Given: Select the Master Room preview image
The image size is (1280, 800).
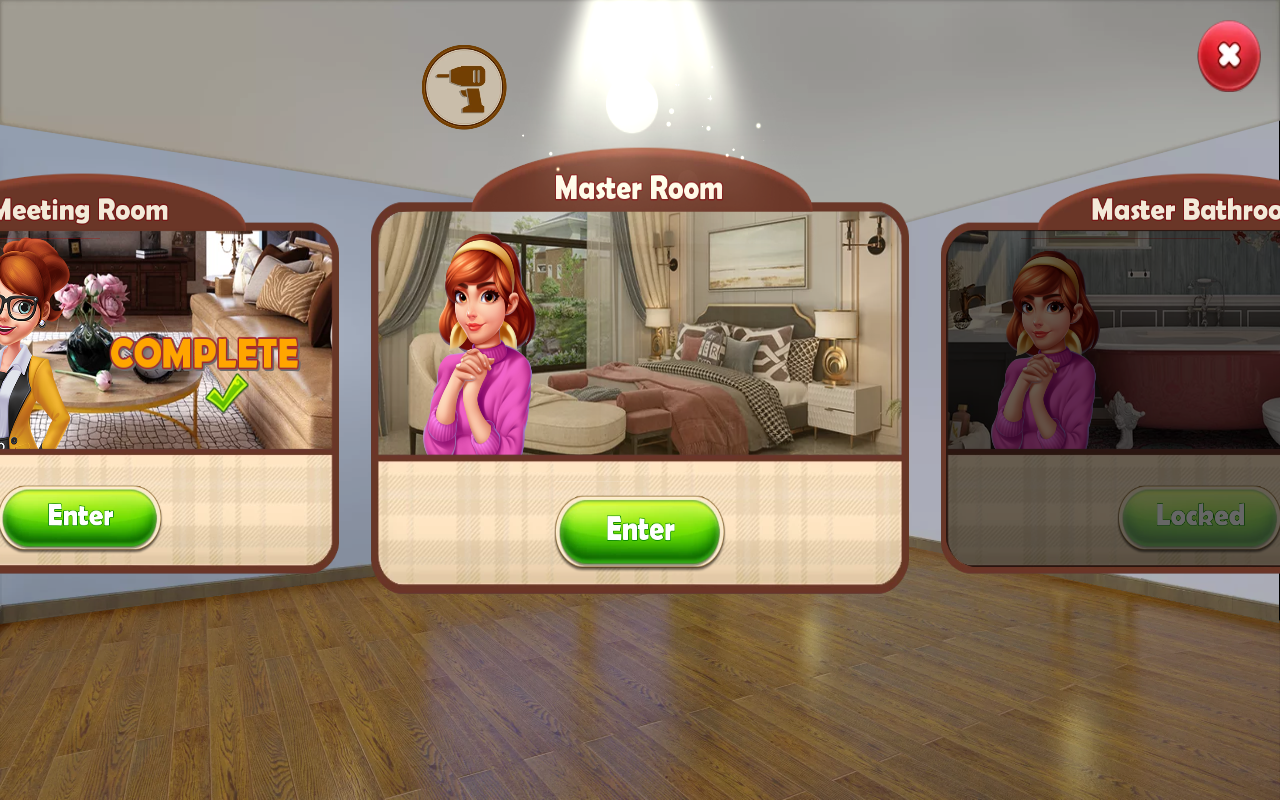Looking at the screenshot, I should (x=640, y=333).
